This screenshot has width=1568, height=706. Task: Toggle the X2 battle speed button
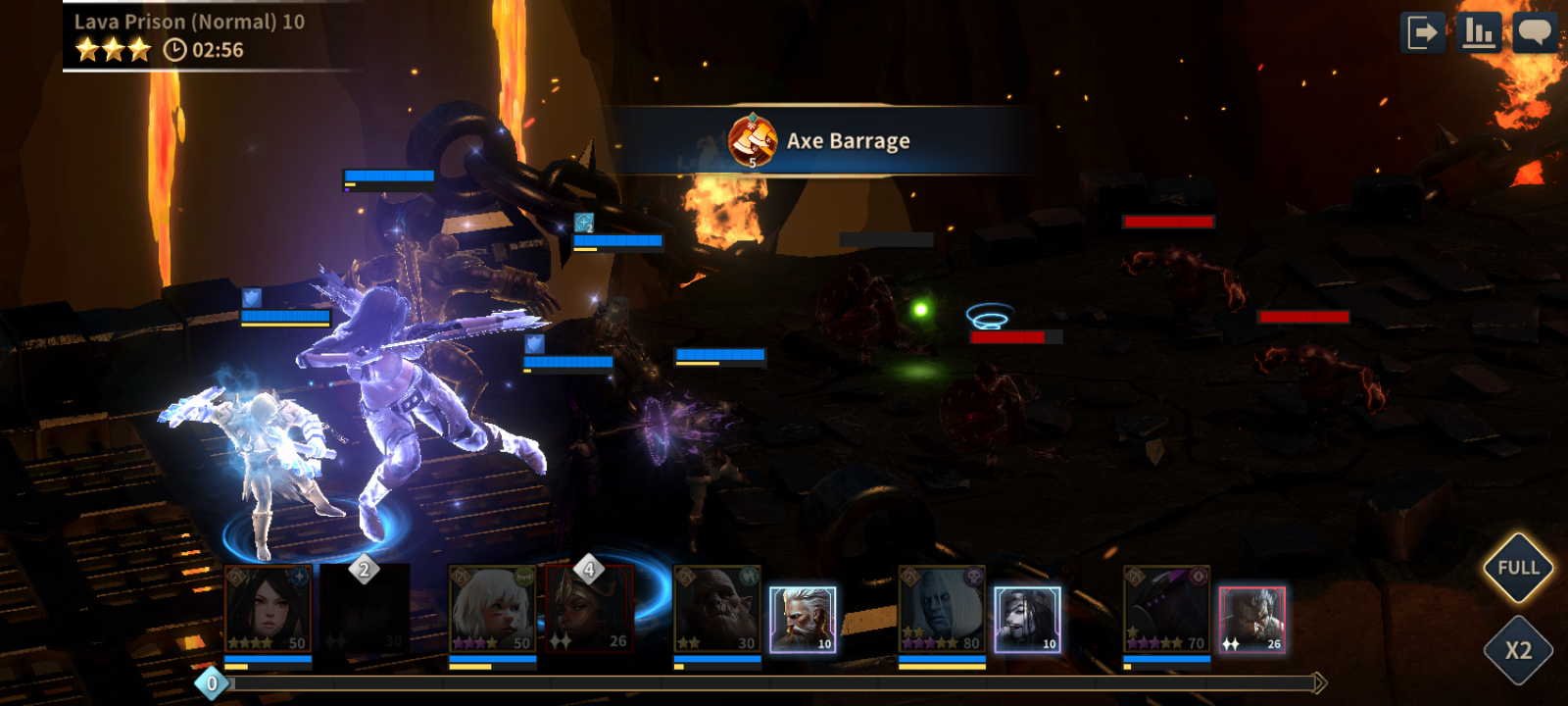[x=1518, y=650]
